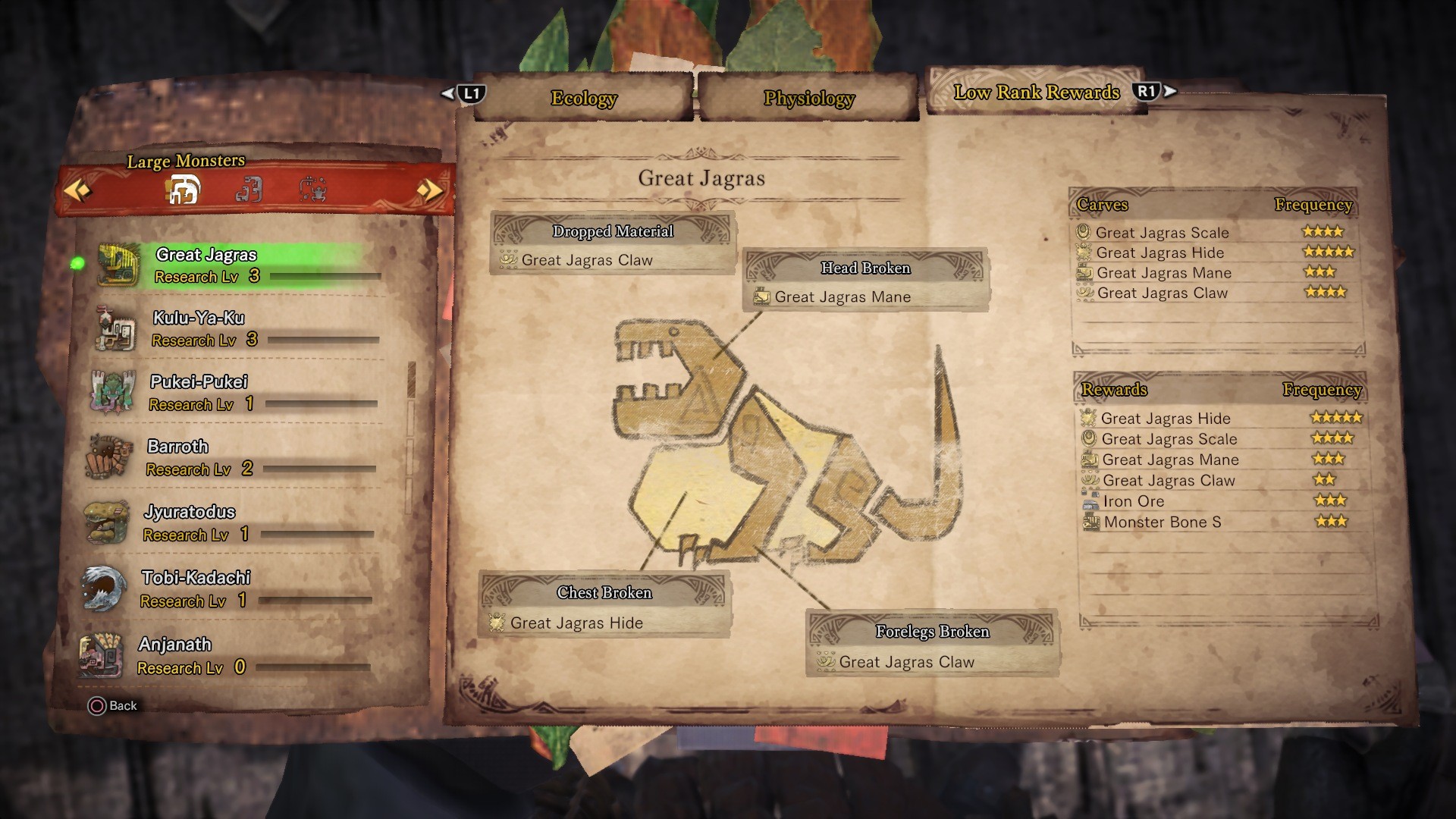Open the Physiology tab
This screenshot has width=1456, height=819.
click(x=808, y=97)
